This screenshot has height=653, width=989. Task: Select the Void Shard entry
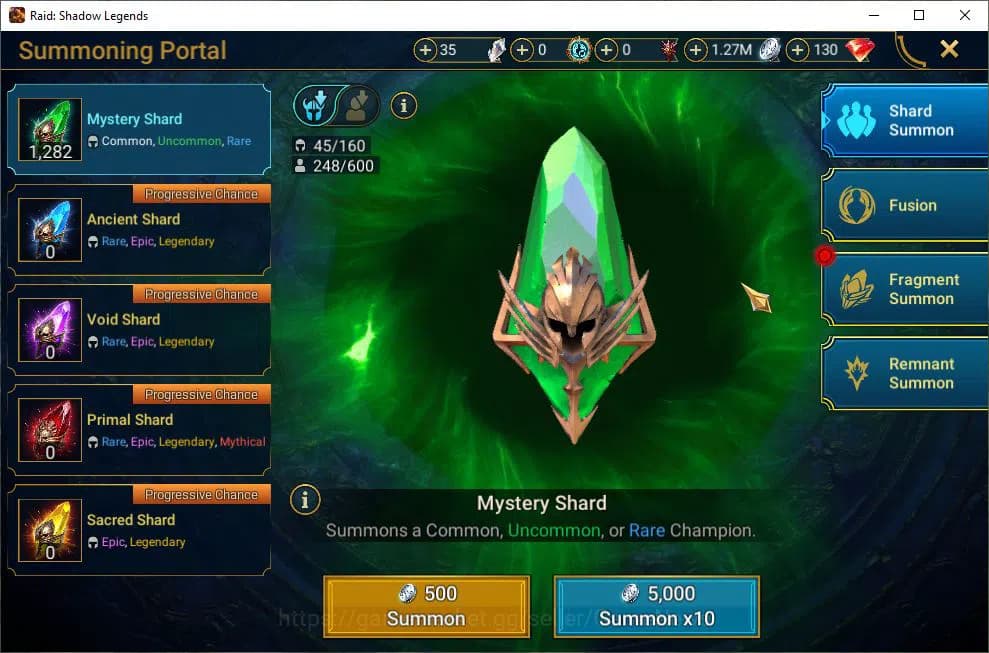[x=139, y=330]
